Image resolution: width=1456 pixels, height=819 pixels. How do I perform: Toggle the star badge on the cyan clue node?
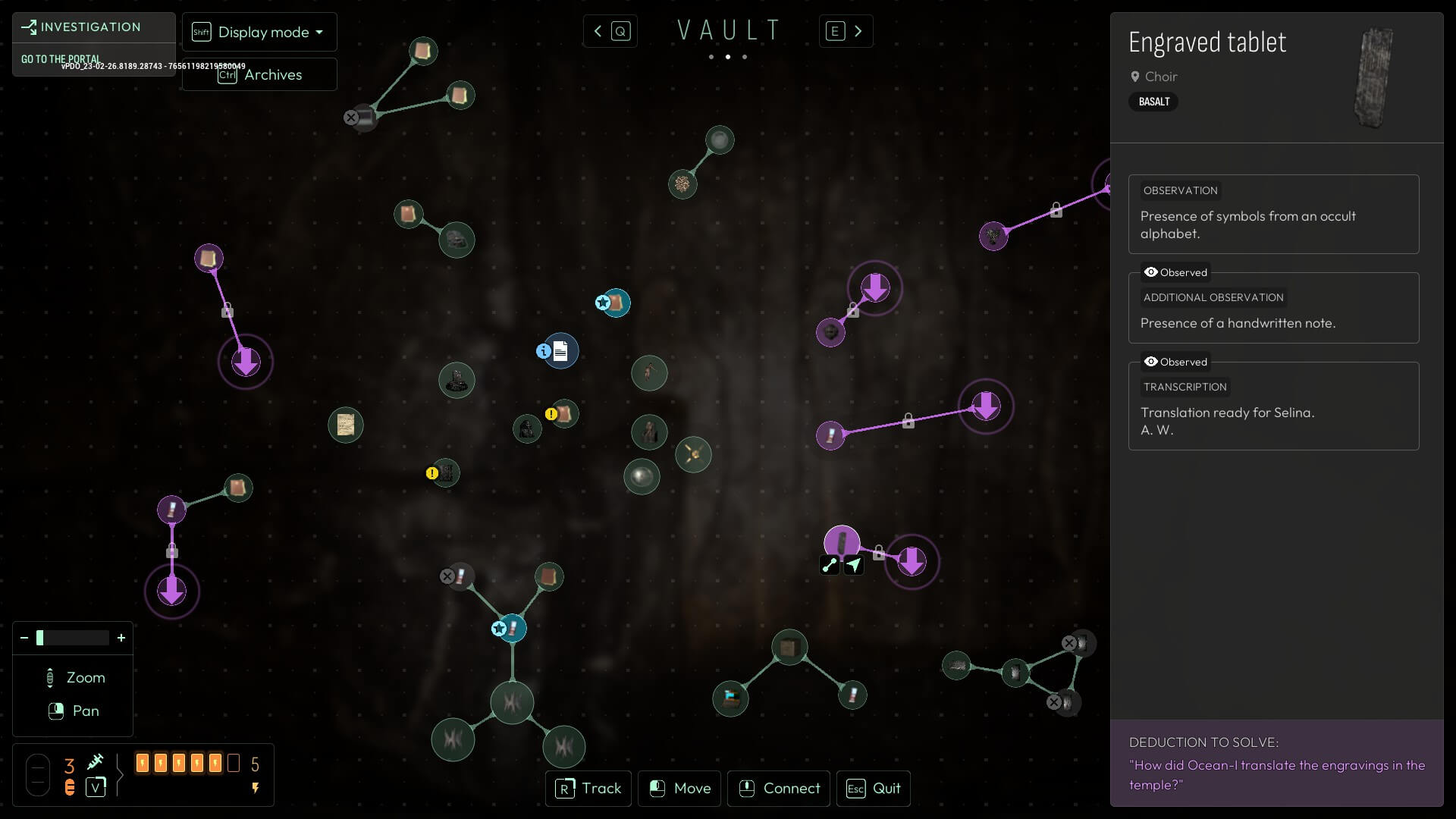pos(603,303)
